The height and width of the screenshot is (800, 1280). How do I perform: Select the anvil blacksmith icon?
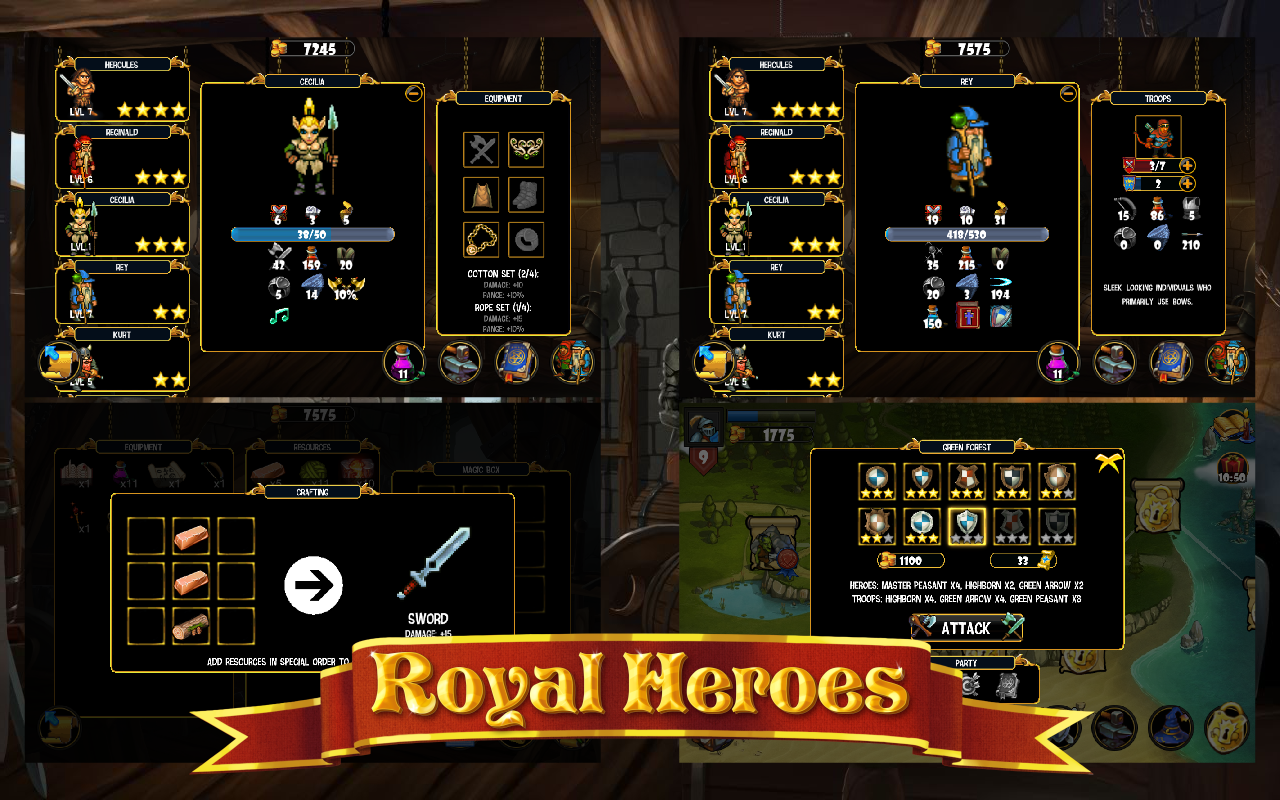(x=461, y=360)
